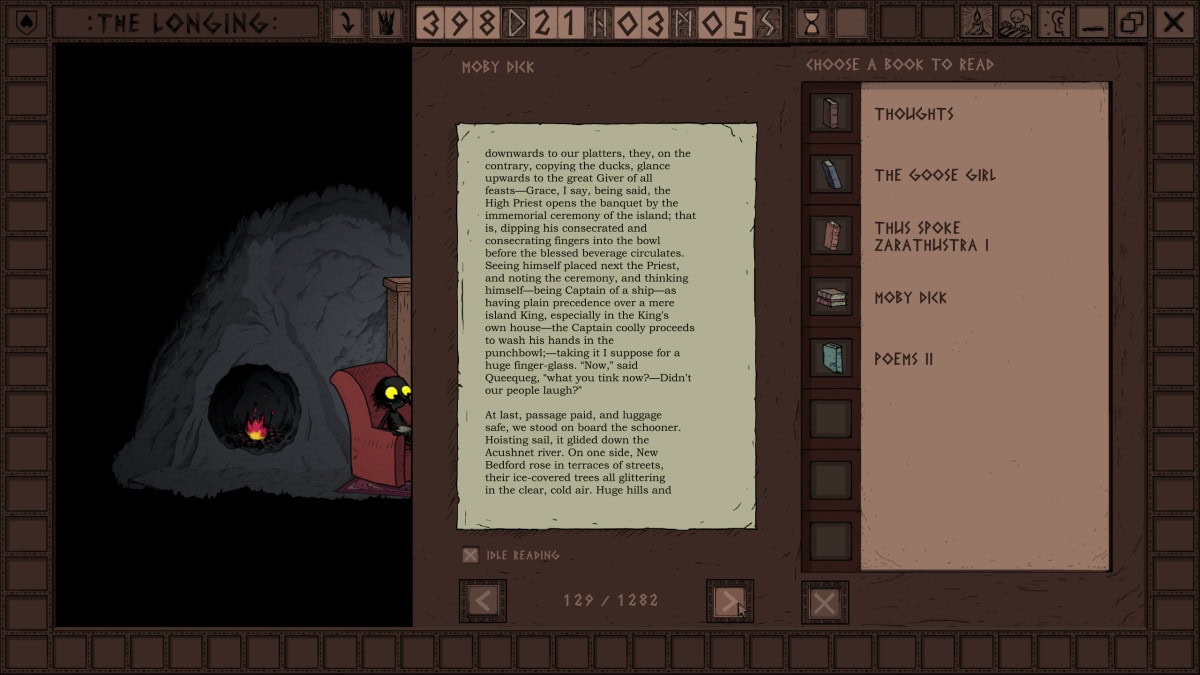1200x675 pixels.
Task: Click the spade shield emblem
Action: tap(26, 22)
